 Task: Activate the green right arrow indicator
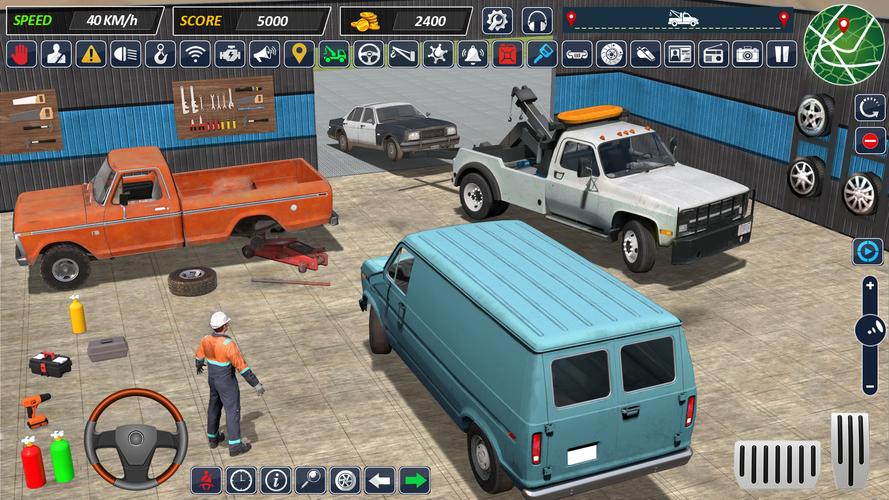point(414,480)
